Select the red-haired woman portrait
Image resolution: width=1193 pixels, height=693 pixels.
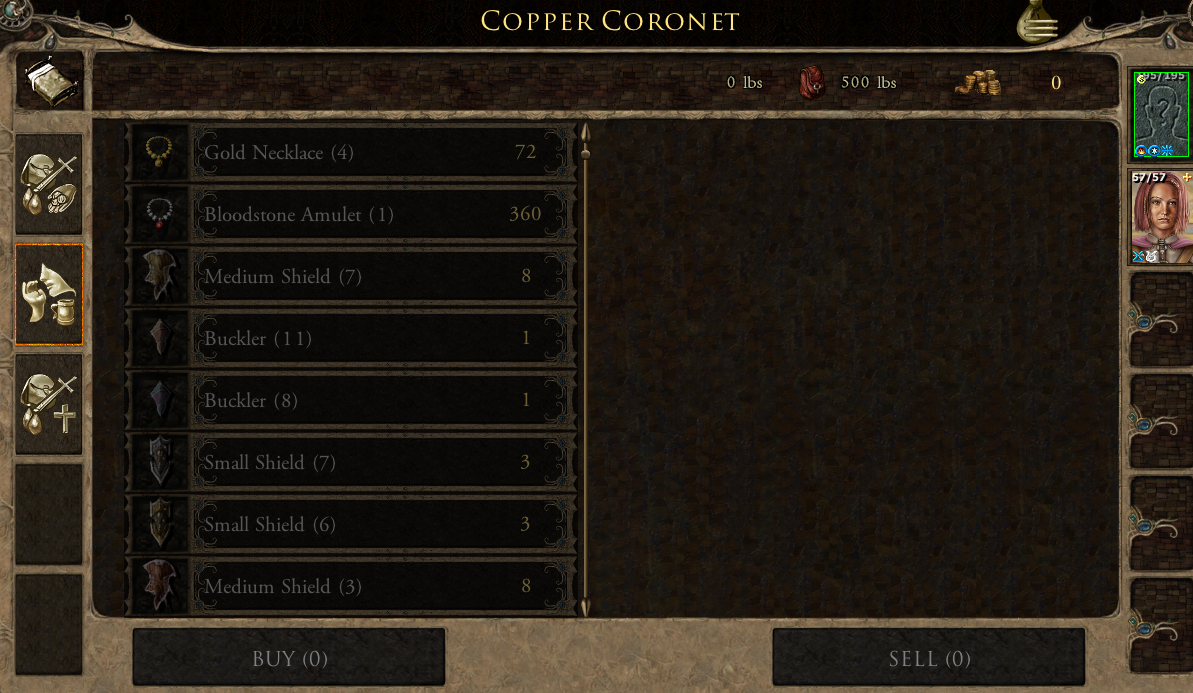pyautogui.click(x=1160, y=216)
